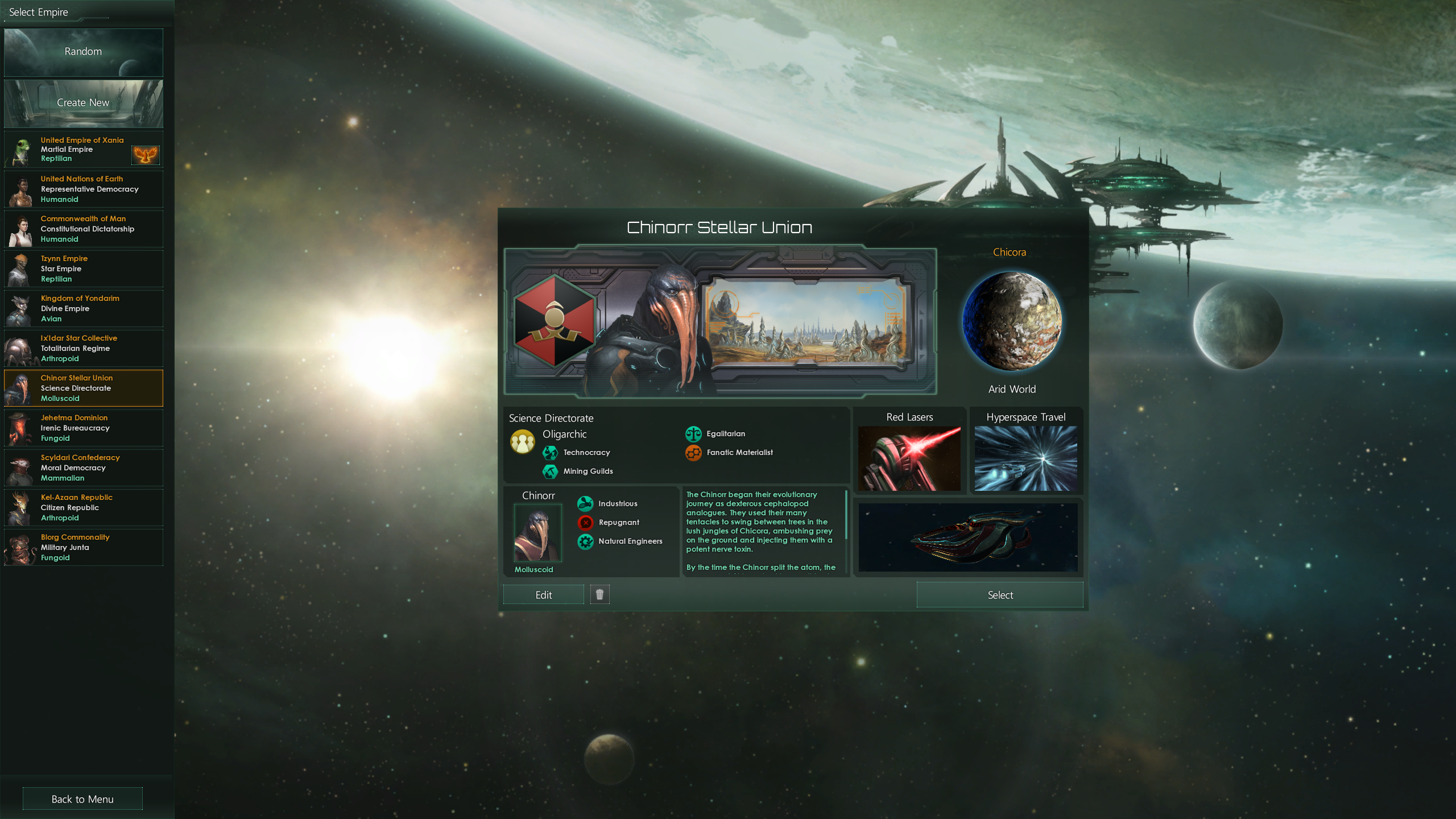
Task: Pick Ix'Idar Star Collective
Action: 83,349
